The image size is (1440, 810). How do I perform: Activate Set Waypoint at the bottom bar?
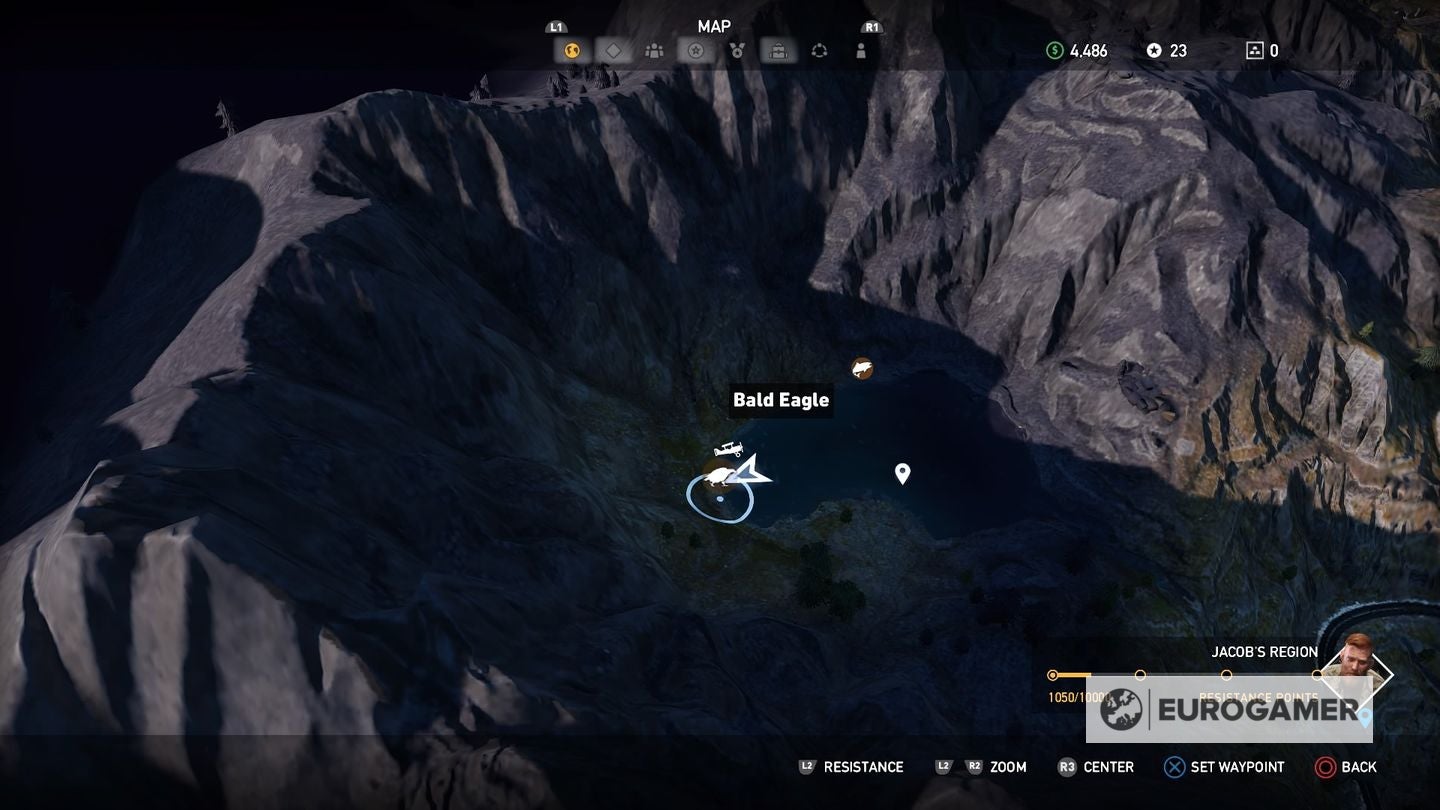[x=1224, y=767]
